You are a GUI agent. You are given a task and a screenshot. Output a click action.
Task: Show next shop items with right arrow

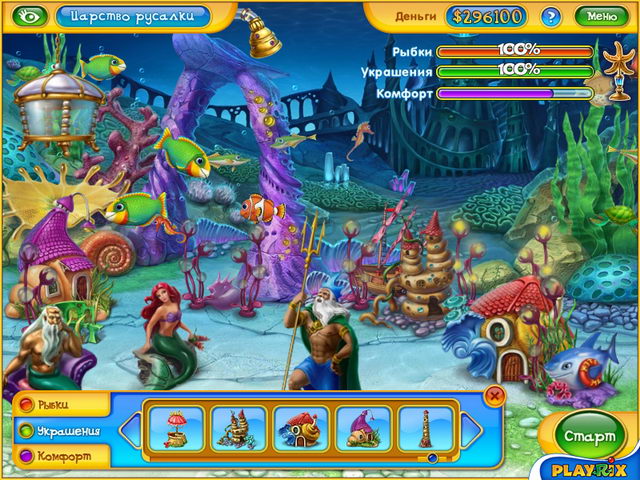(x=471, y=430)
